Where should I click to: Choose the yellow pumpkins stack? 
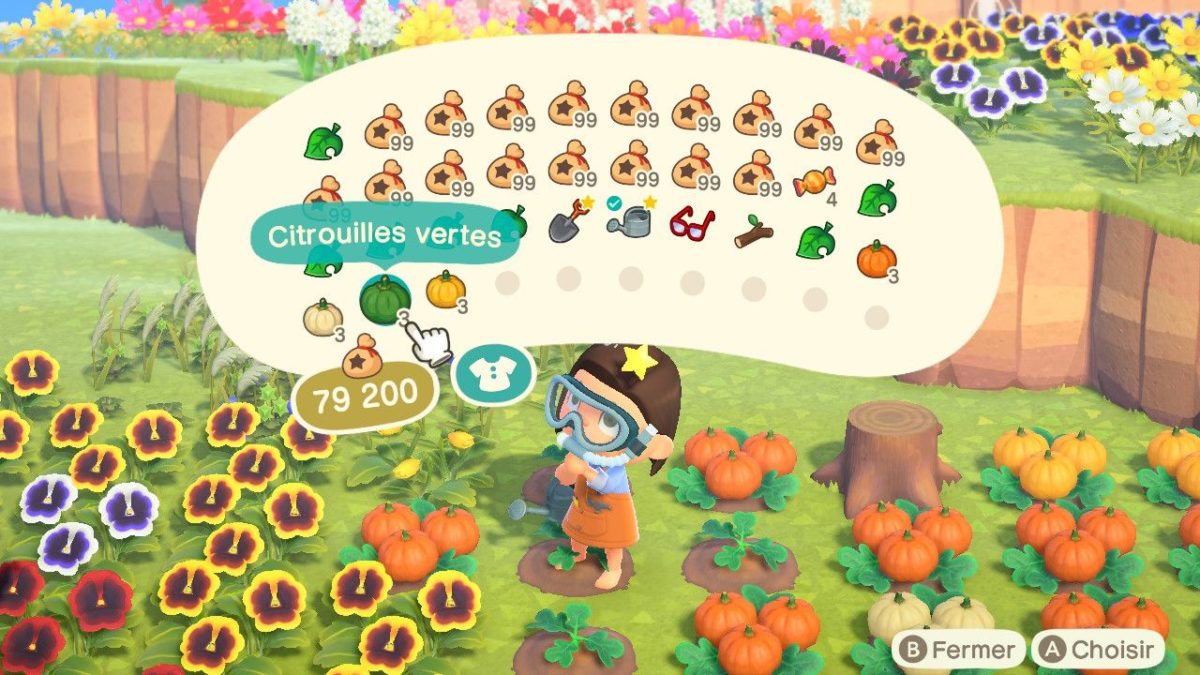[x=446, y=290]
